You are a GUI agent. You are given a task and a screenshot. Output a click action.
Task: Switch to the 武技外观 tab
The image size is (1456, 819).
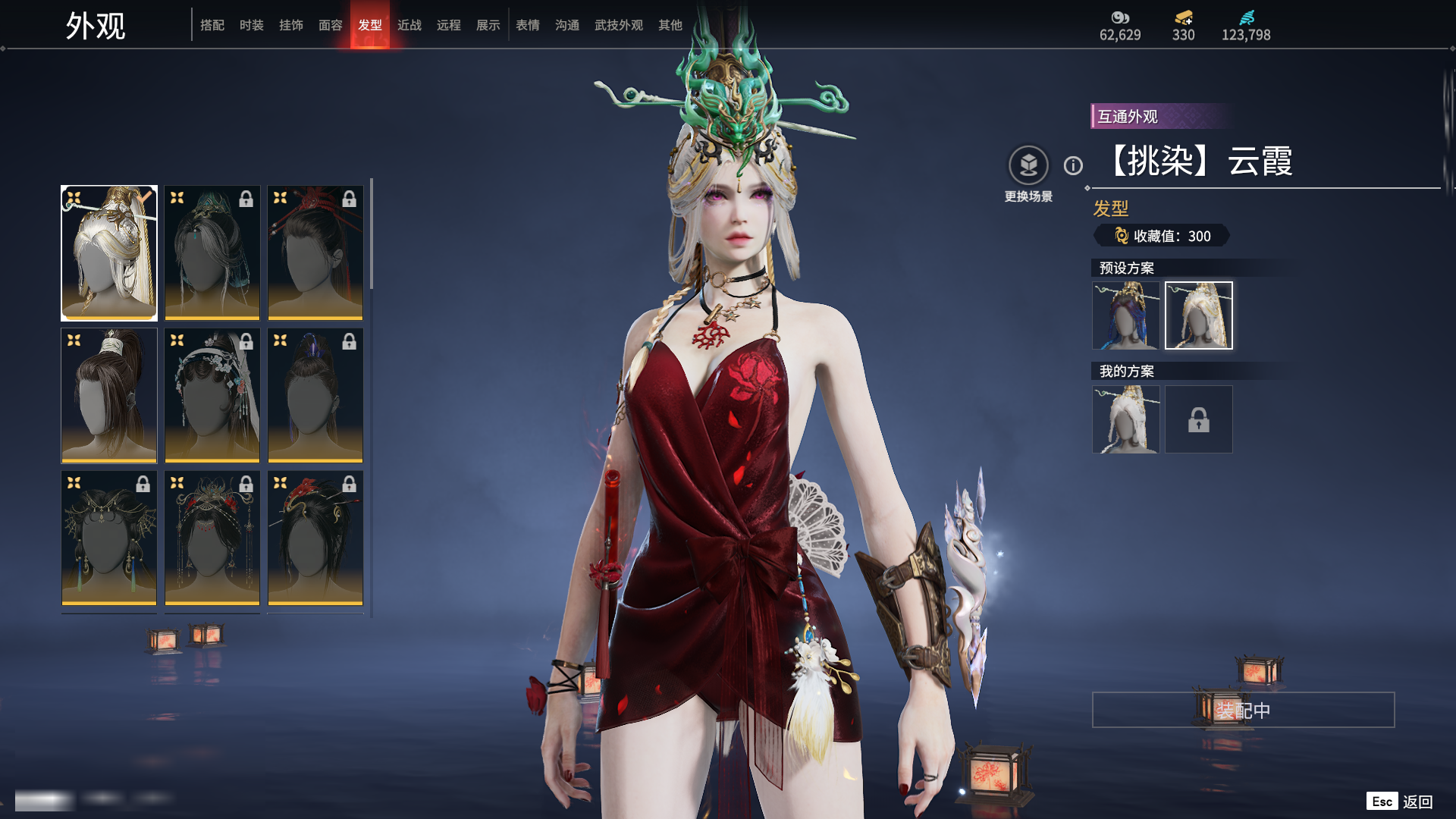point(619,25)
